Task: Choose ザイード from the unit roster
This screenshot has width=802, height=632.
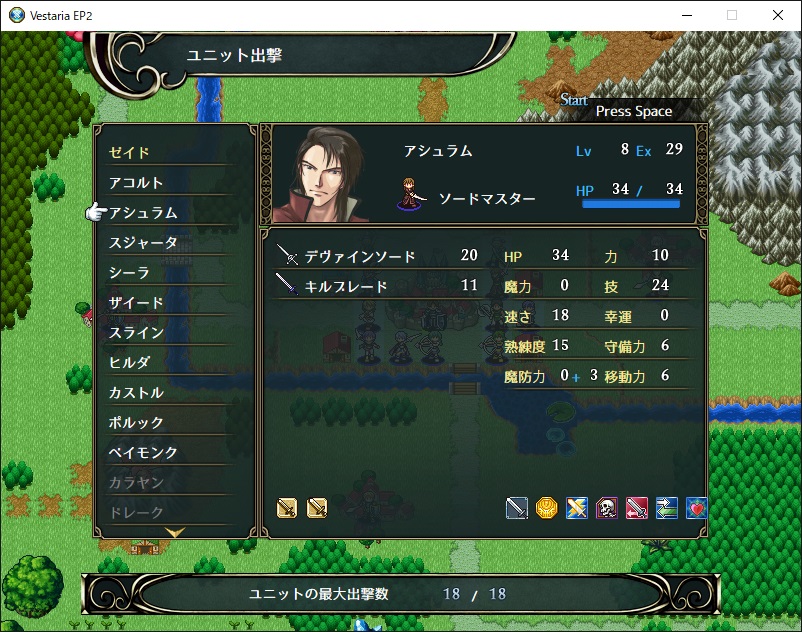Action: point(136,303)
